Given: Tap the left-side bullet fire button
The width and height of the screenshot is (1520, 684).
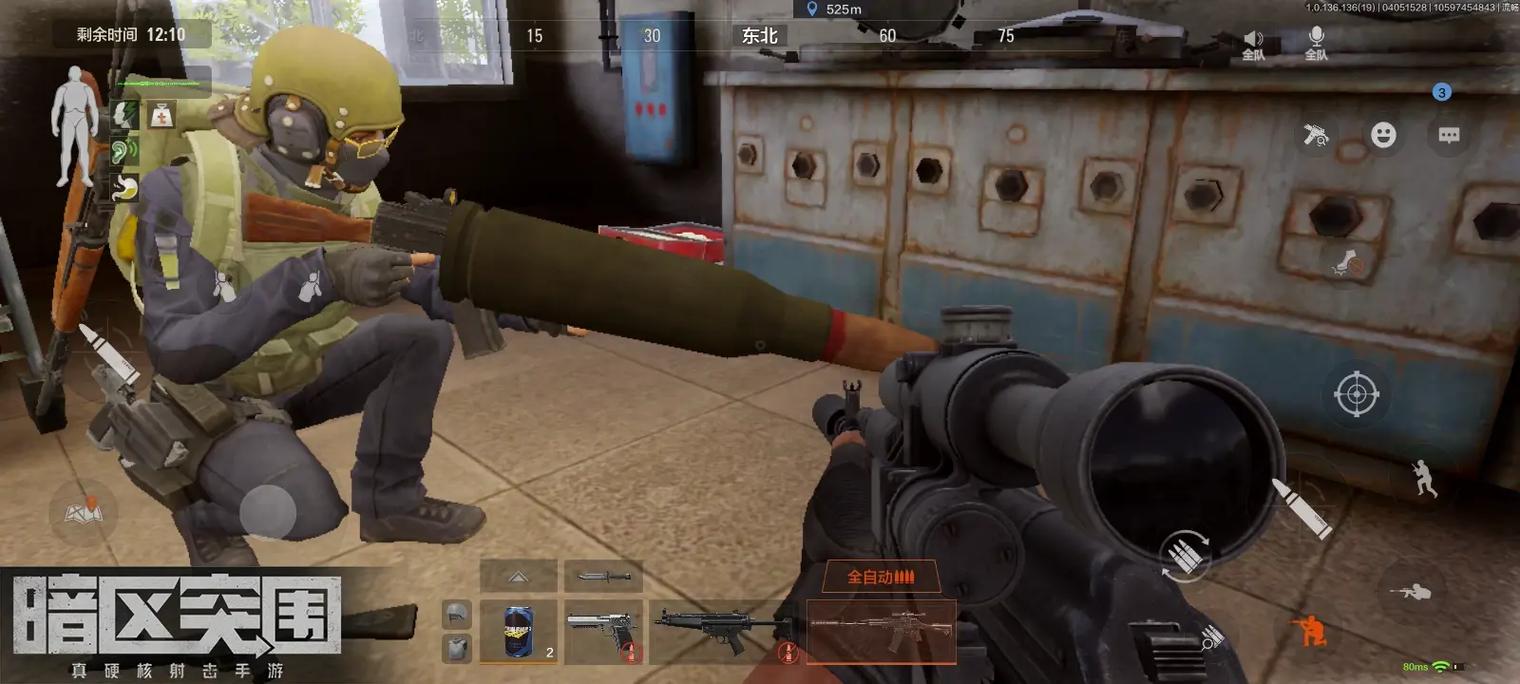Looking at the screenshot, I should pyautogui.click(x=107, y=353).
